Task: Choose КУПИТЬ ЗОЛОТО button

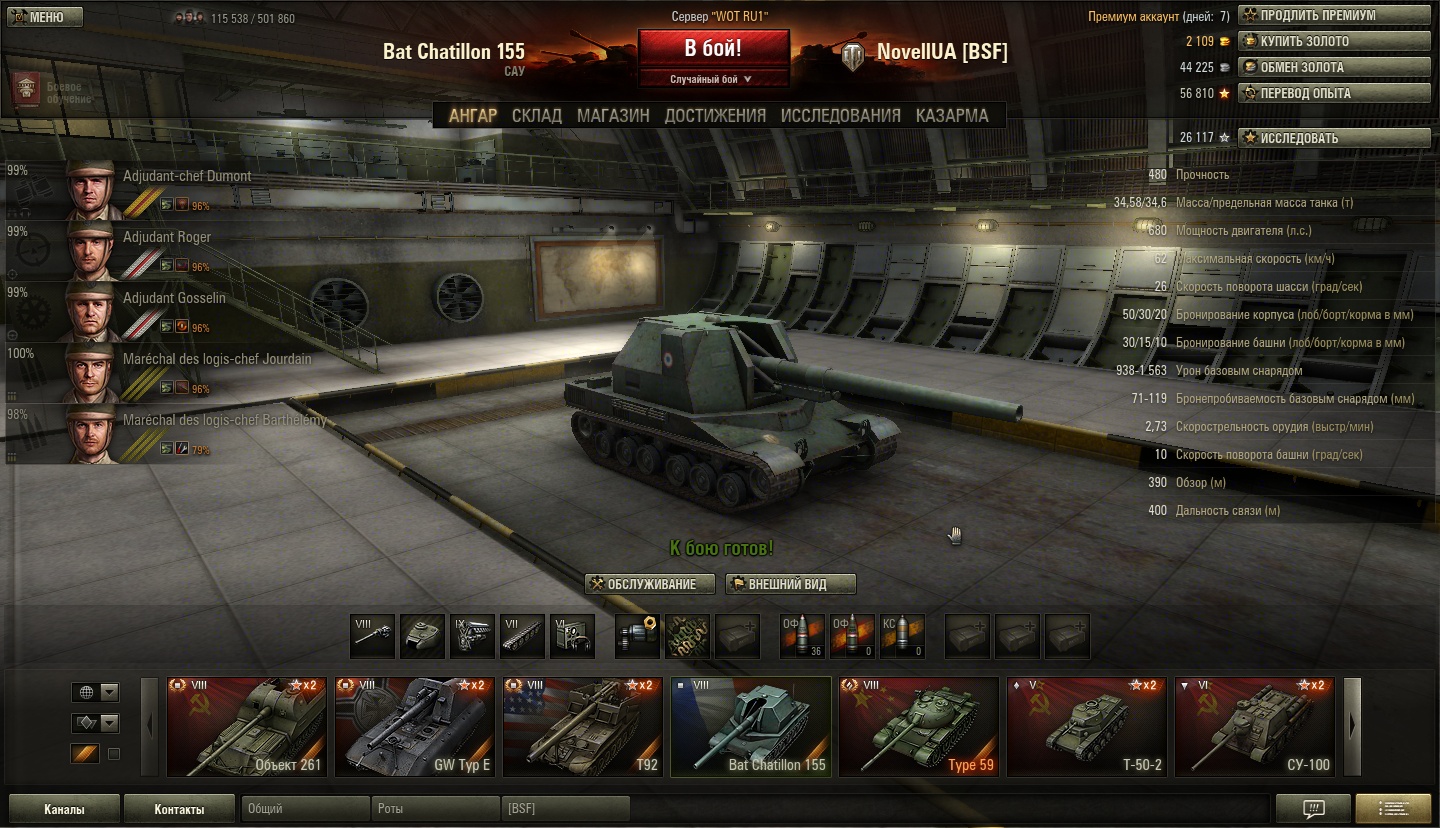Action: pos(1334,42)
